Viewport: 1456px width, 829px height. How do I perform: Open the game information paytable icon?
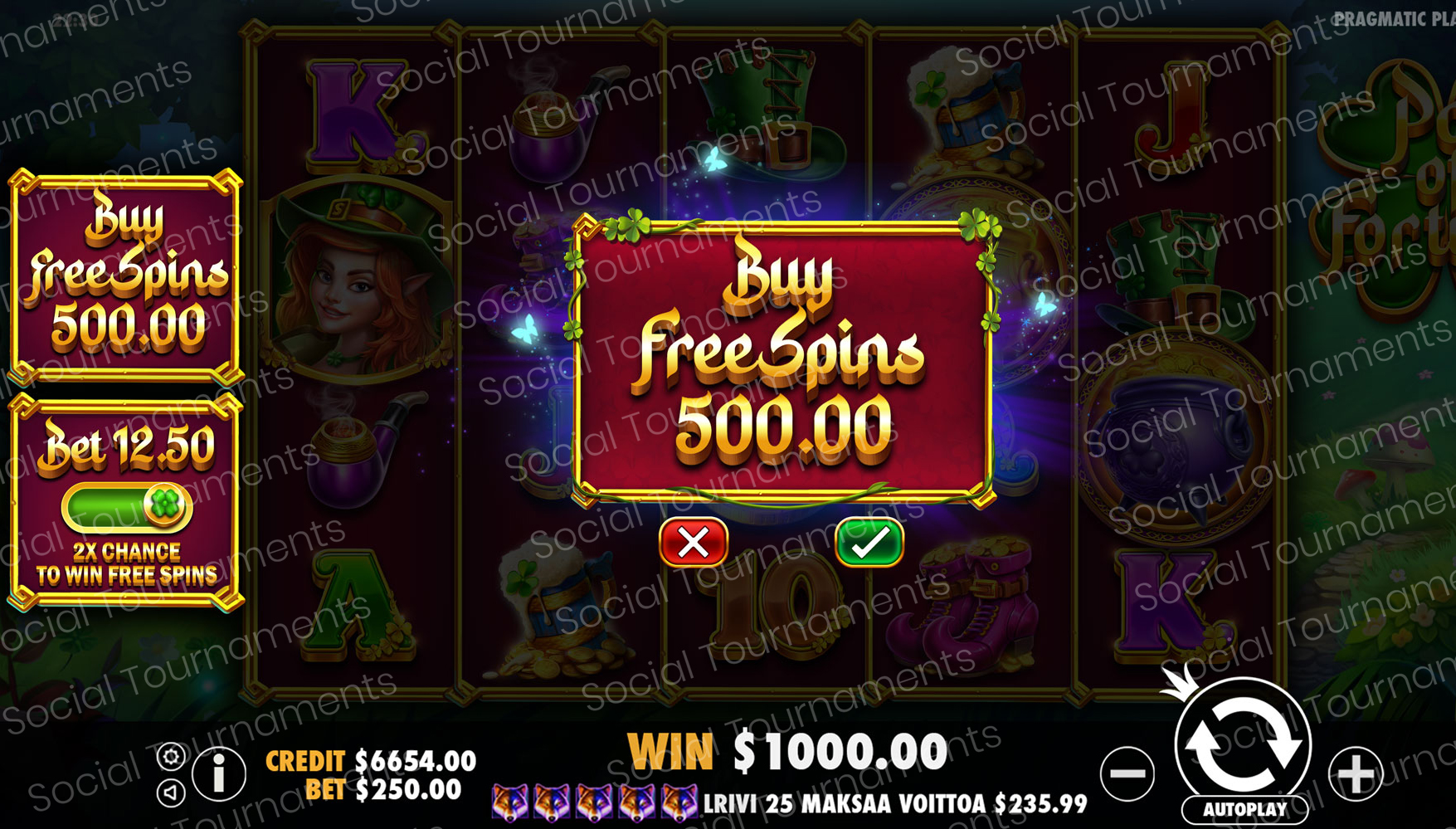(x=219, y=774)
